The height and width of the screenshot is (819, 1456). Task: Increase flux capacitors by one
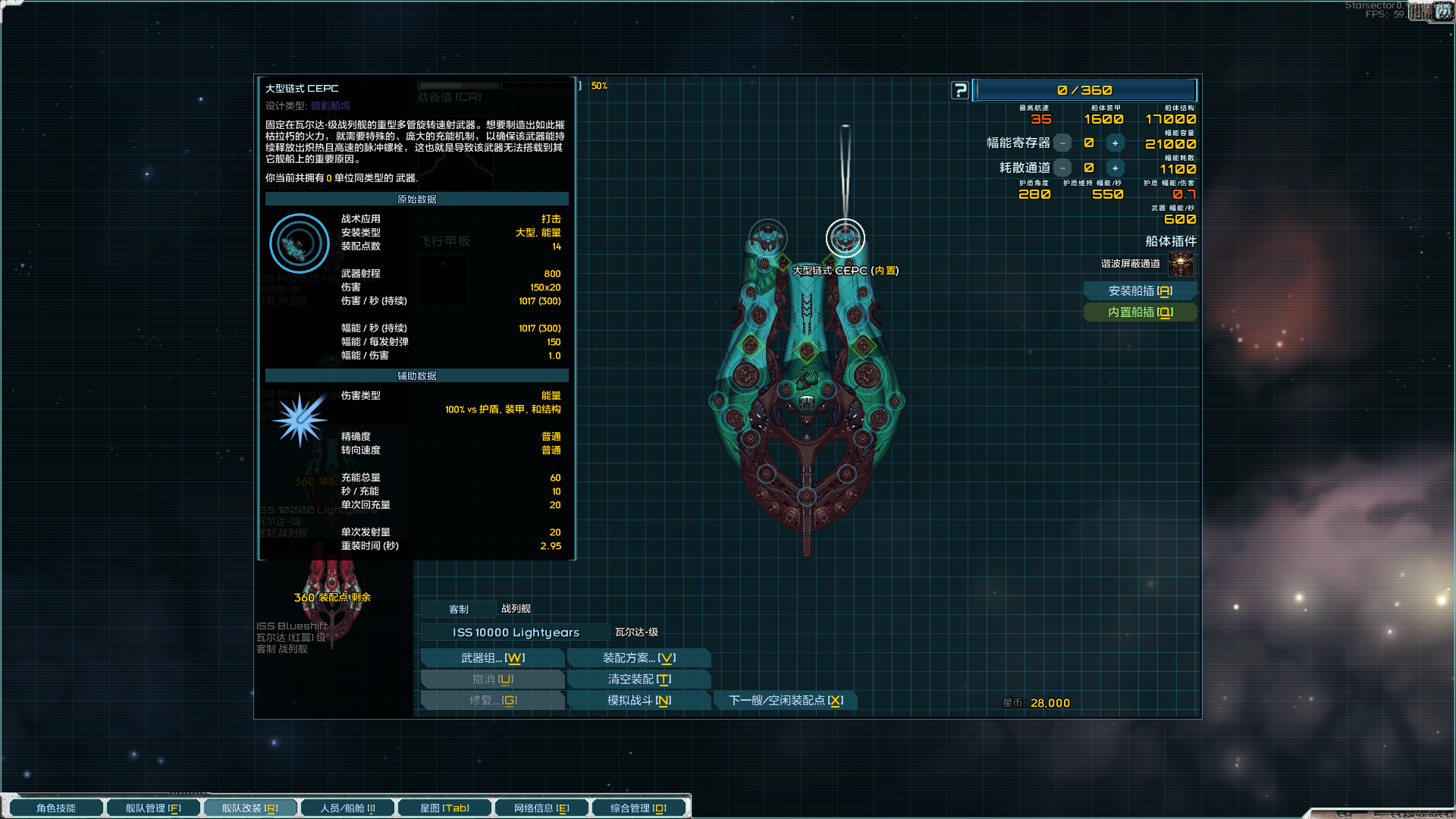tap(1115, 143)
